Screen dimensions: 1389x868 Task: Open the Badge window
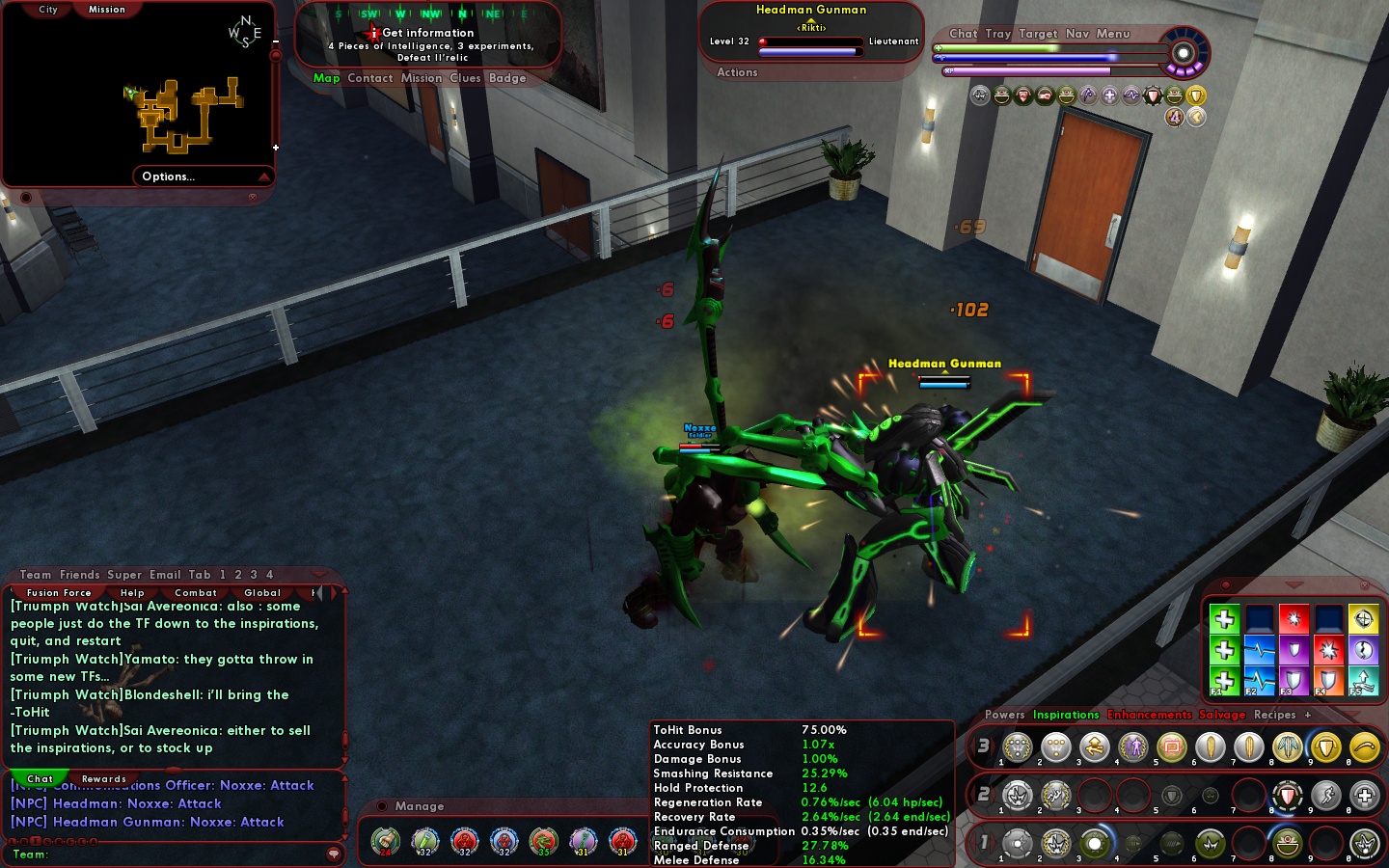click(x=507, y=78)
